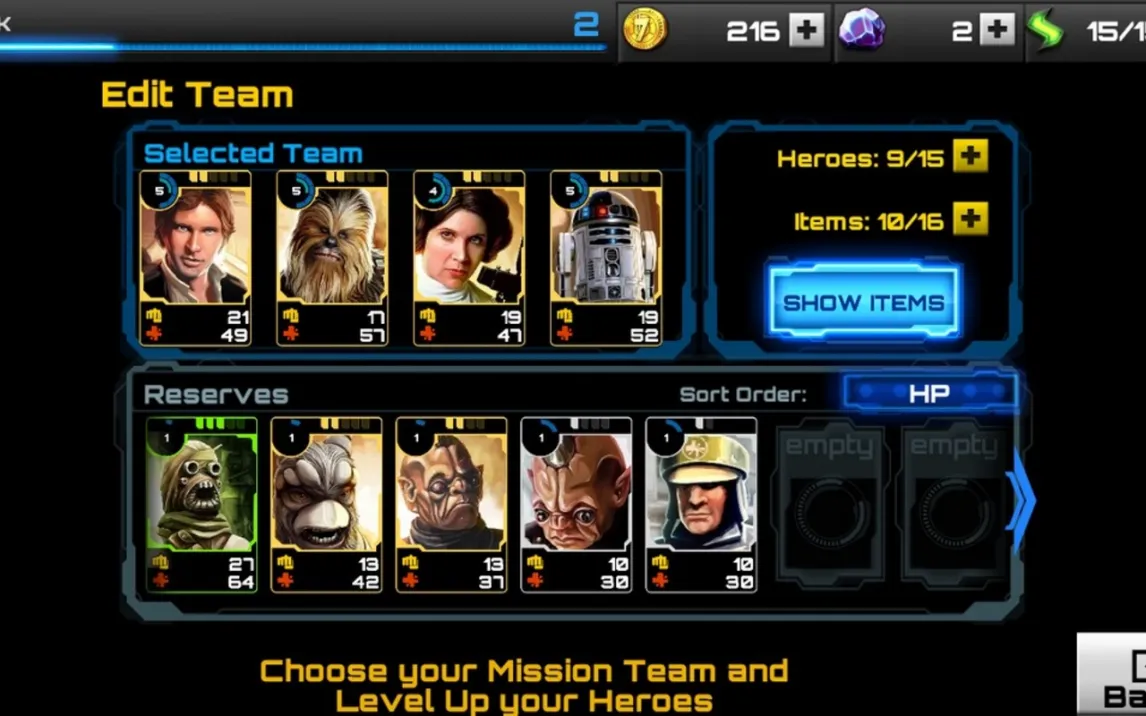Buy more gold coins with plus button

806,30
